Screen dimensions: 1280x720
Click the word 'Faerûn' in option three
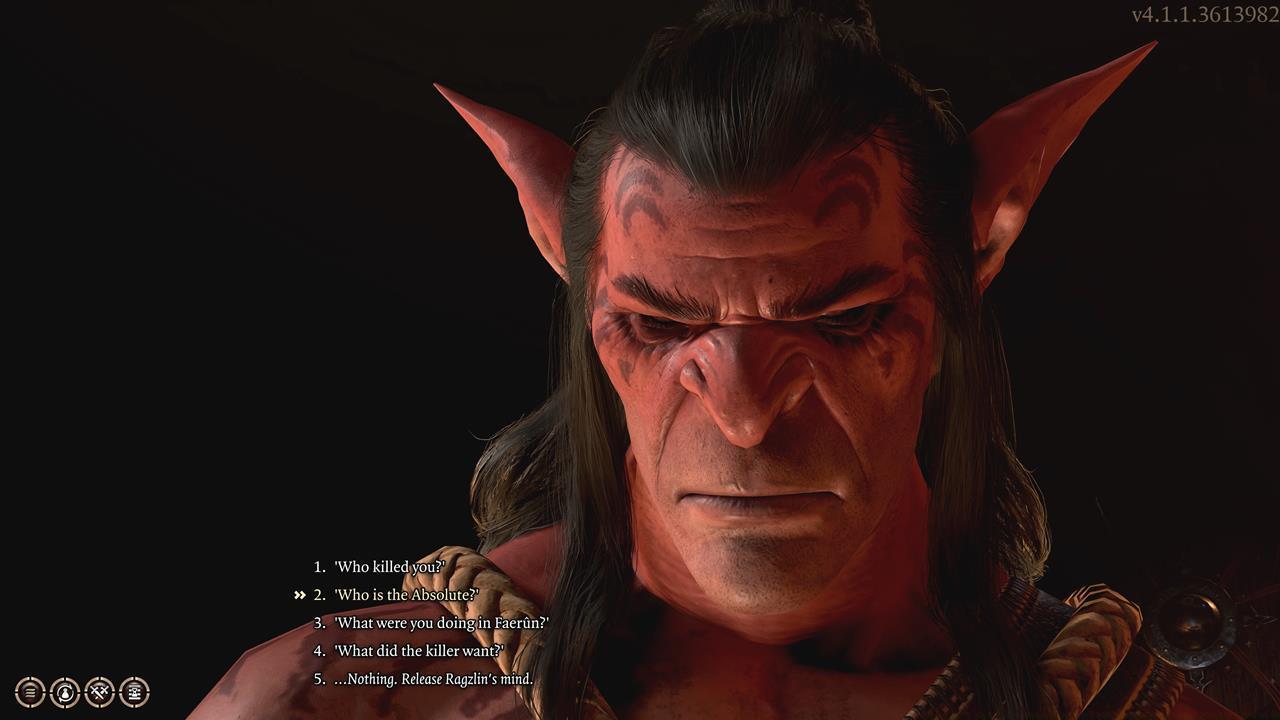coord(518,621)
